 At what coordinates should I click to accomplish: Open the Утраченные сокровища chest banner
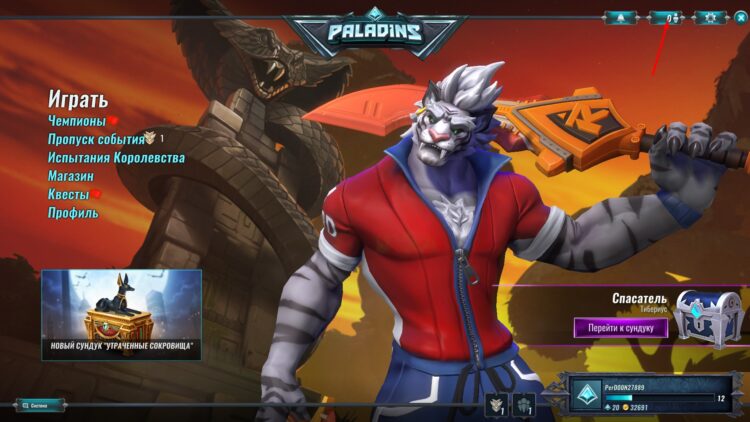[x=121, y=314]
